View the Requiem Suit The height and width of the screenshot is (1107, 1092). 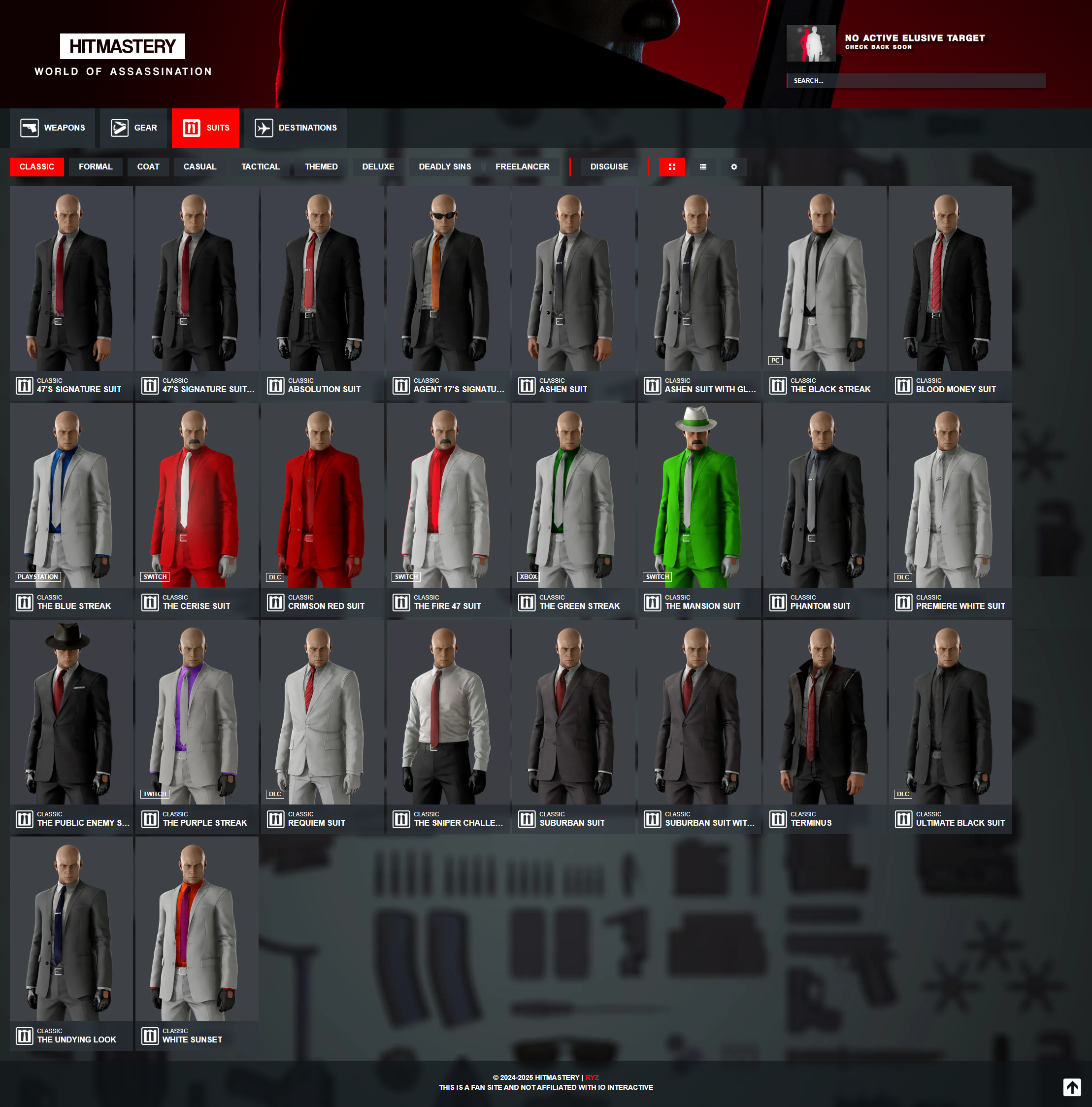coord(322,725)
